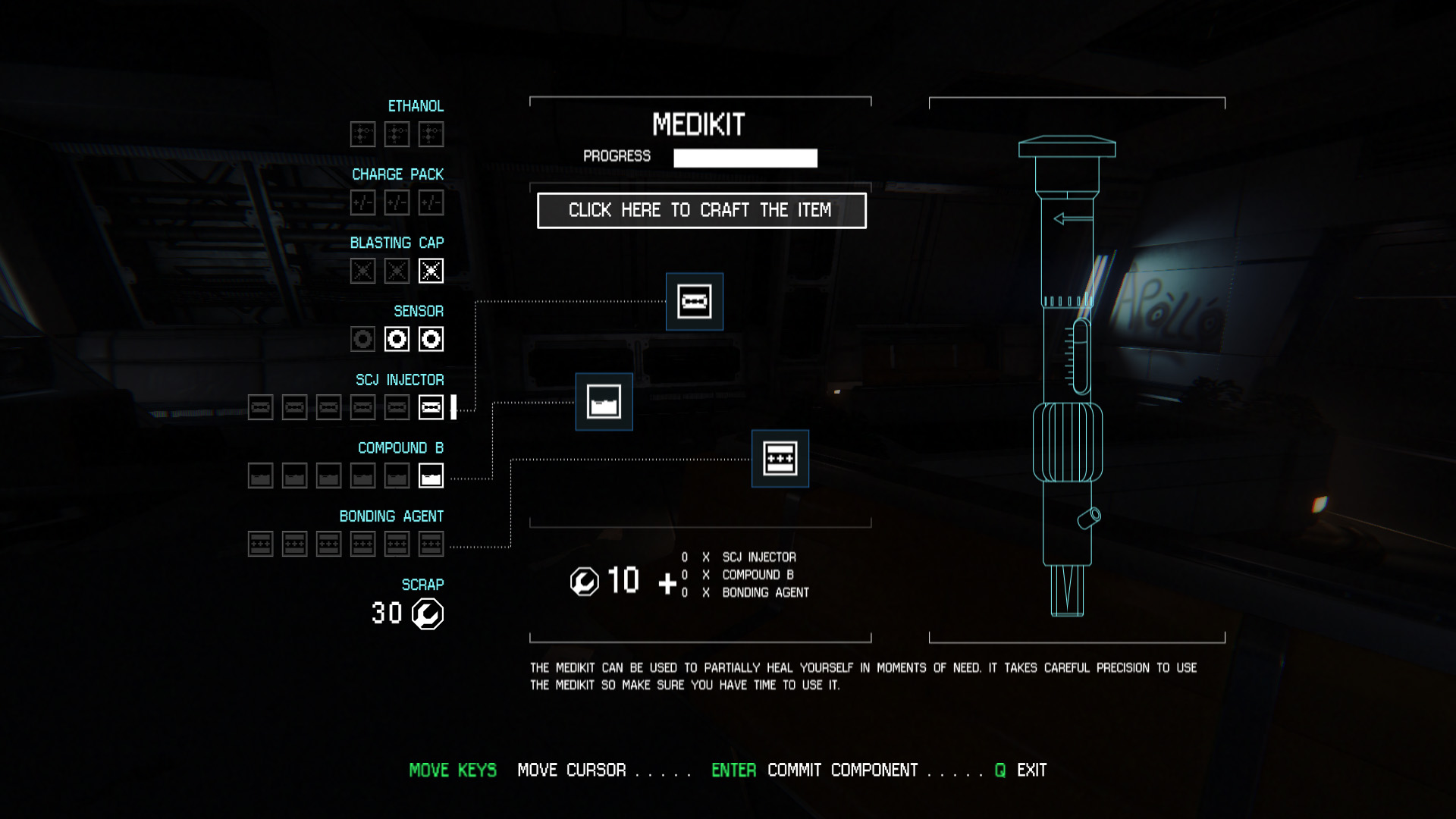The height and width of the screenshot is (819, 1456).
Task: Select the highlighted Compound B component
Action: (430, 475)
